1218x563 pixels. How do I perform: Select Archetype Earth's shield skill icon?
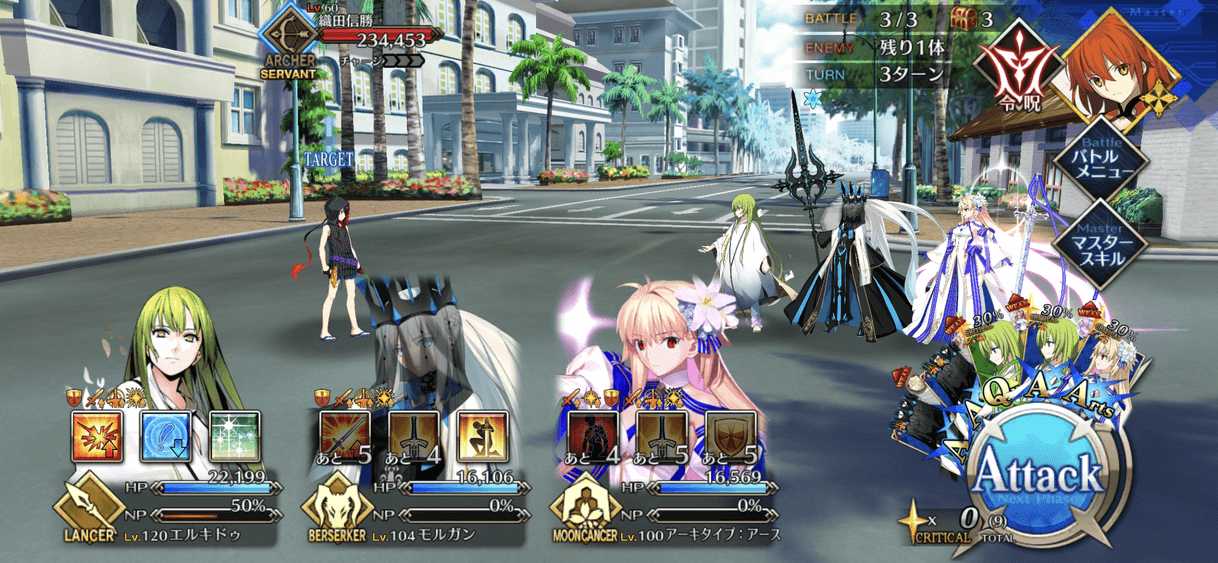point(729,437)
